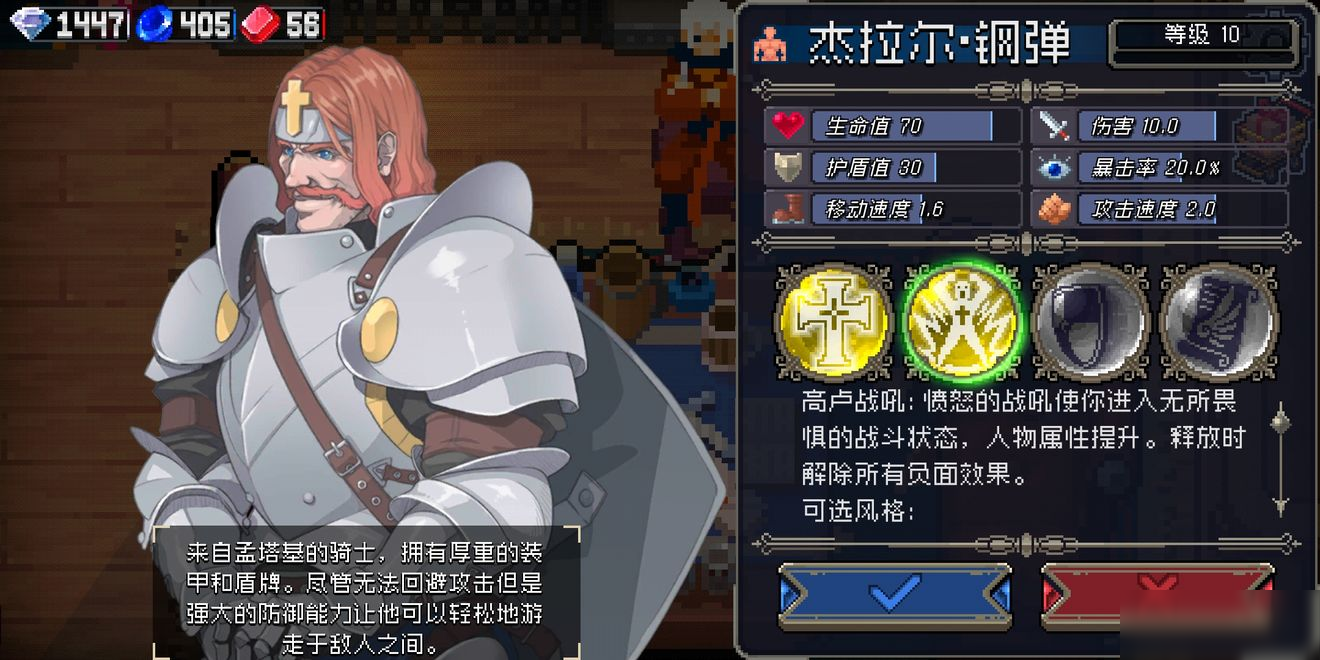Select the dark shield skill icon
This screenshot has width=1320, height=660.
pos(1091,322)
